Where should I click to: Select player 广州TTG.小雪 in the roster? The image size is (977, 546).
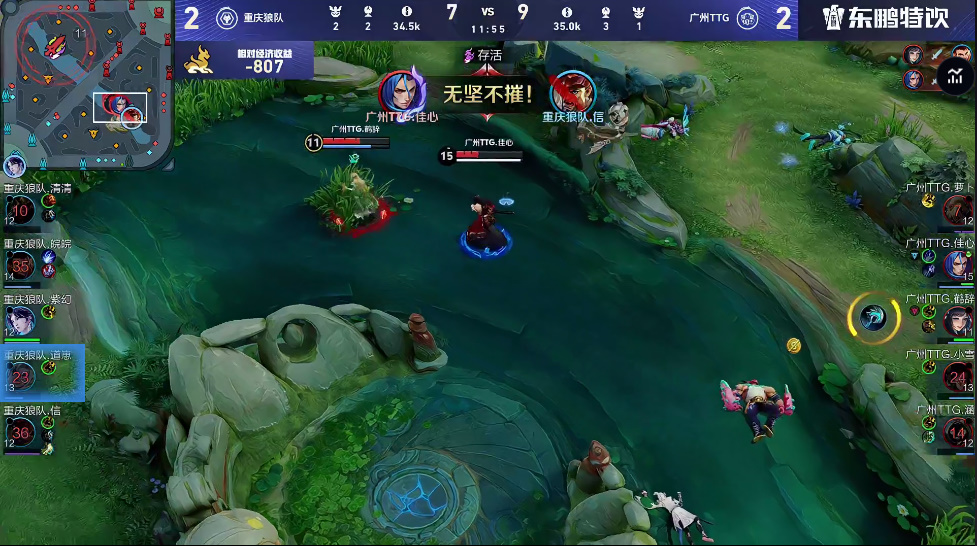pos(957,377)
